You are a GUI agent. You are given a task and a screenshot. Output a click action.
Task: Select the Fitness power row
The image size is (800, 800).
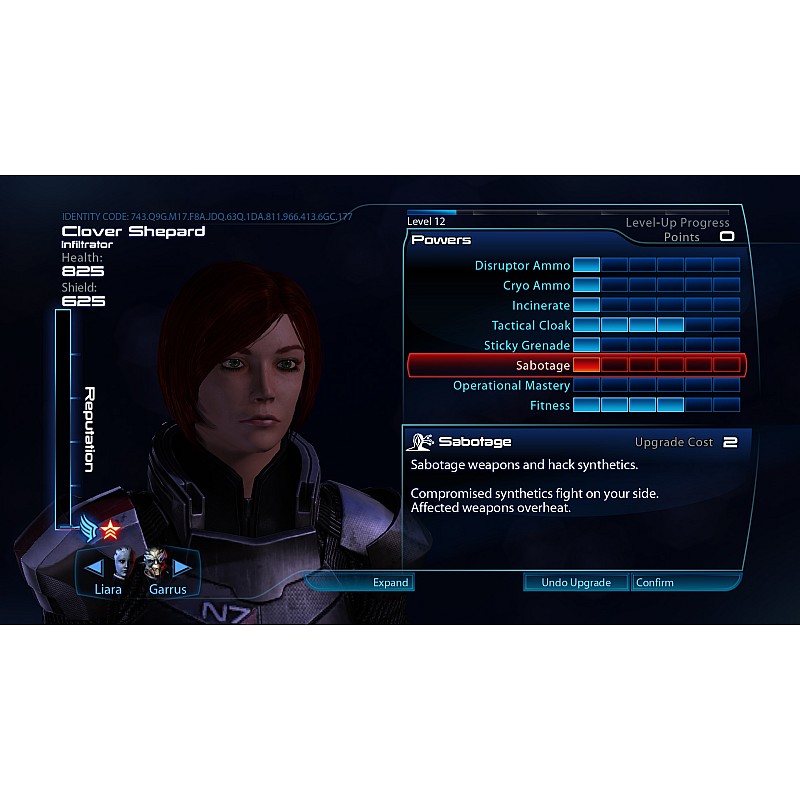click(x=550, y=406)
